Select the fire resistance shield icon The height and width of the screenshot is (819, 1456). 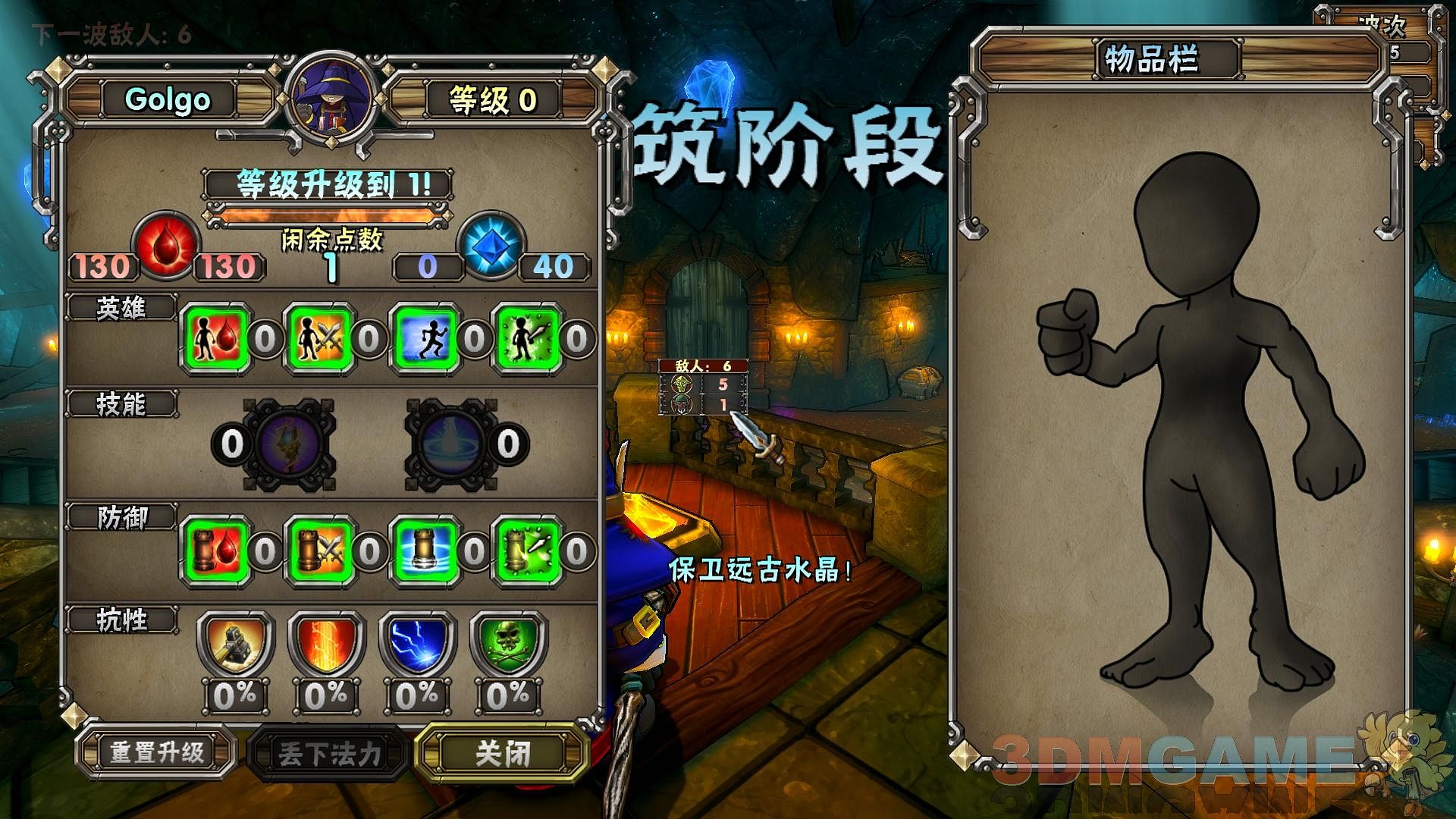point(327,645)
